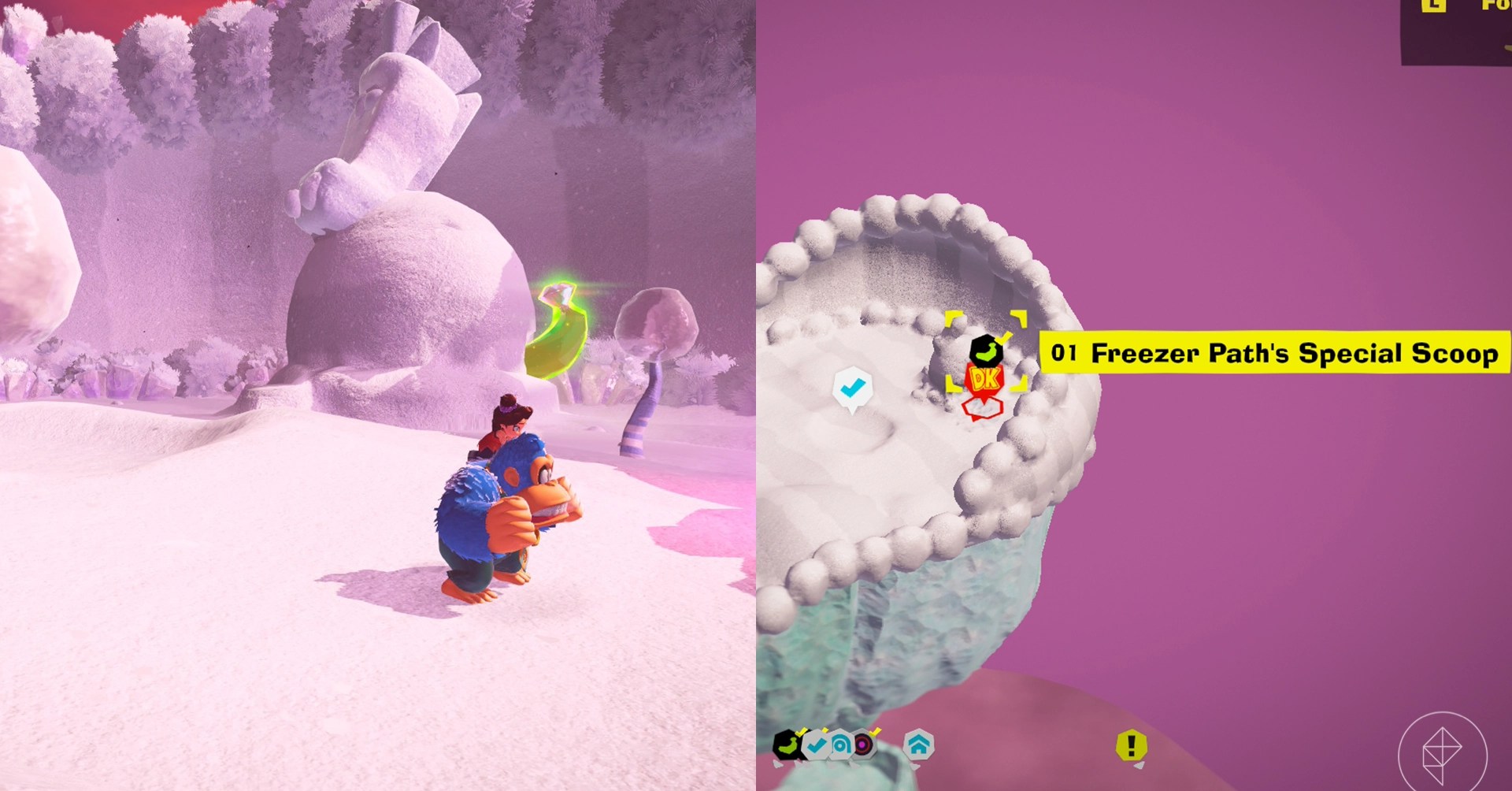Click the red DK player marker
Screen dimensions: 1512x791
click(984, 381)
